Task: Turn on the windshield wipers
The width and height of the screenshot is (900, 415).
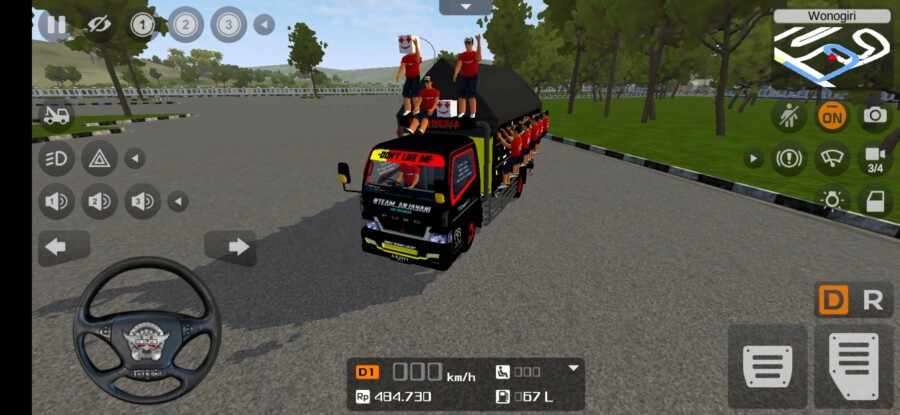Action: click(x=831, y=158)
